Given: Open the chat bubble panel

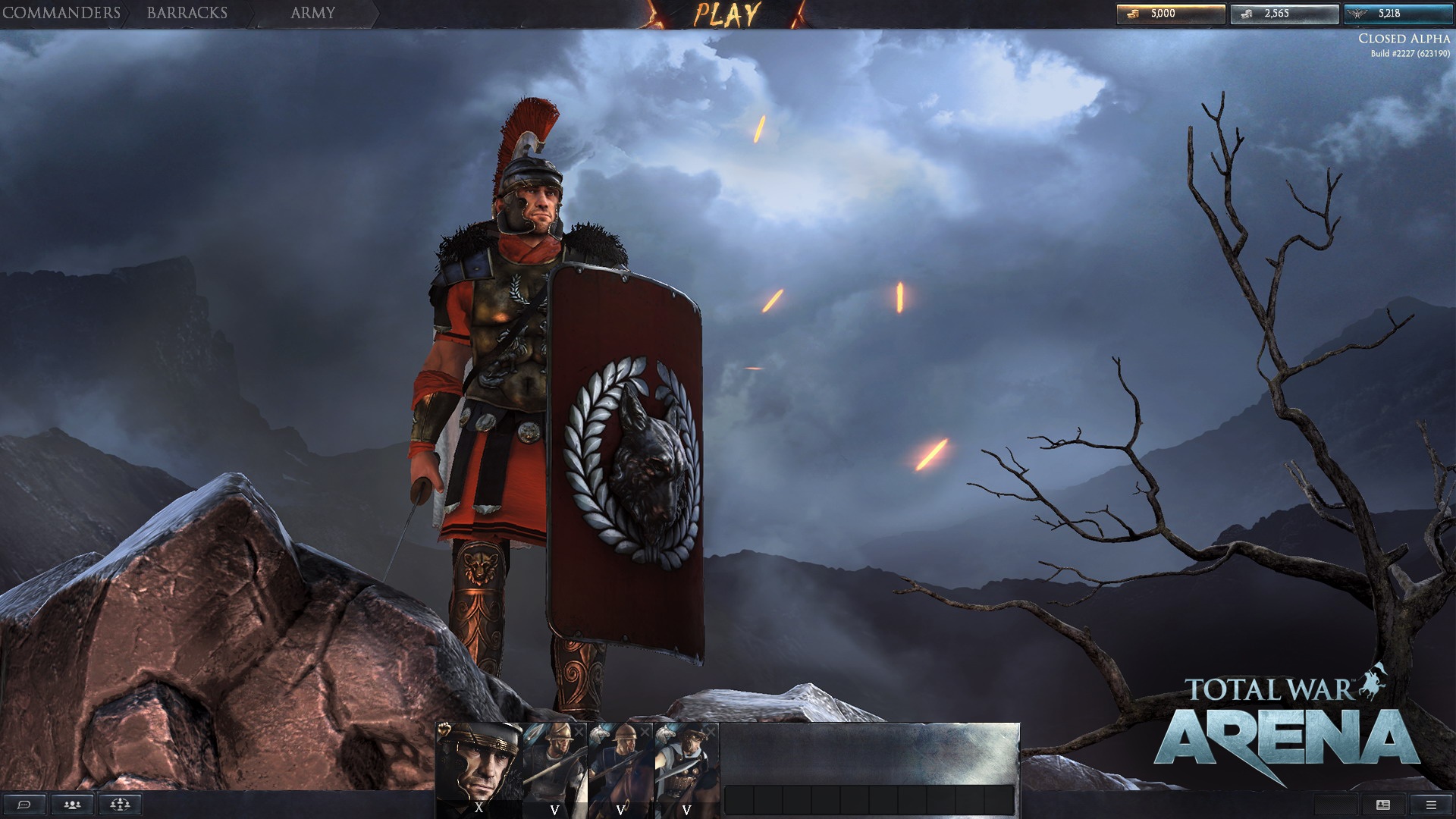Looking at the screenshot, I should tap(25, 805).
